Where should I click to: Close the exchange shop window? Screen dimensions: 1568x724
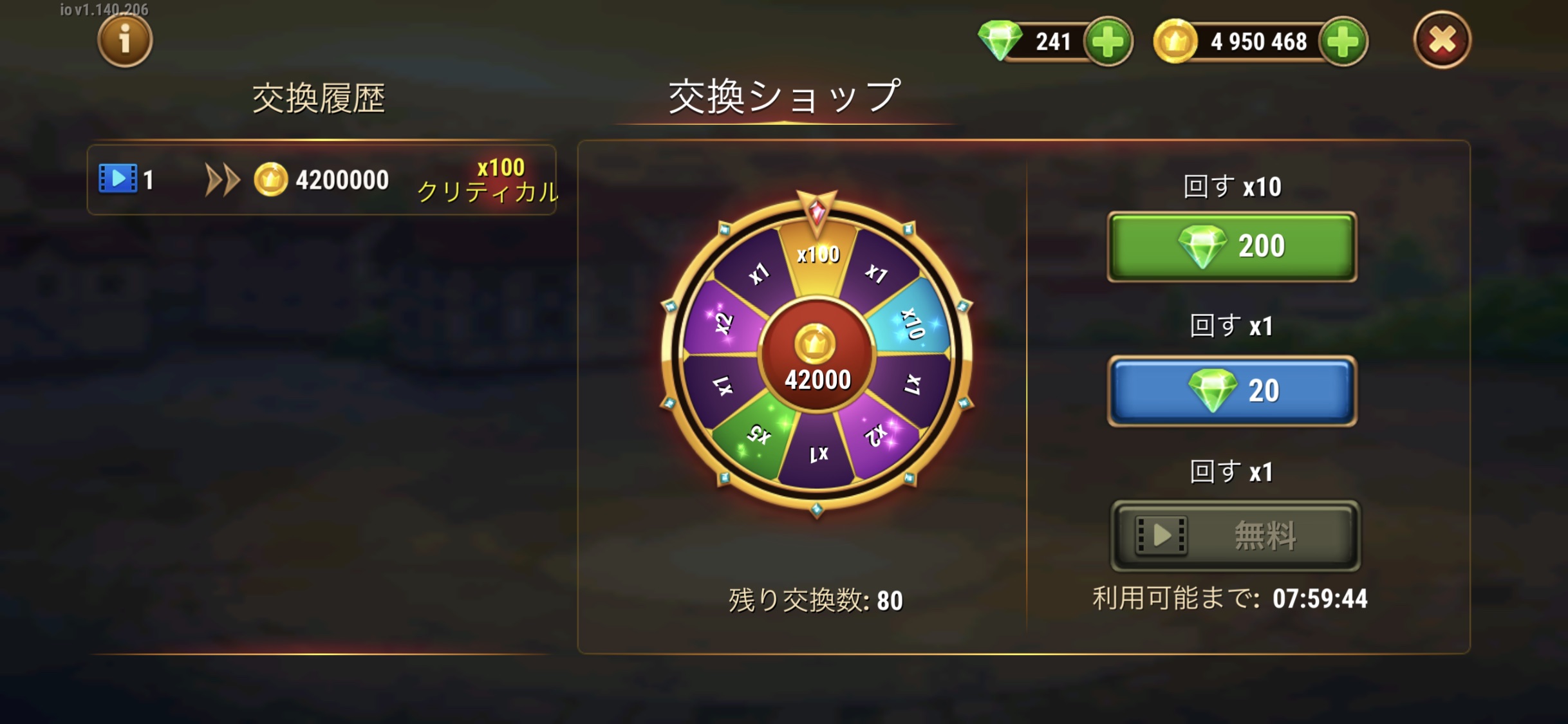click(1442, 41)
